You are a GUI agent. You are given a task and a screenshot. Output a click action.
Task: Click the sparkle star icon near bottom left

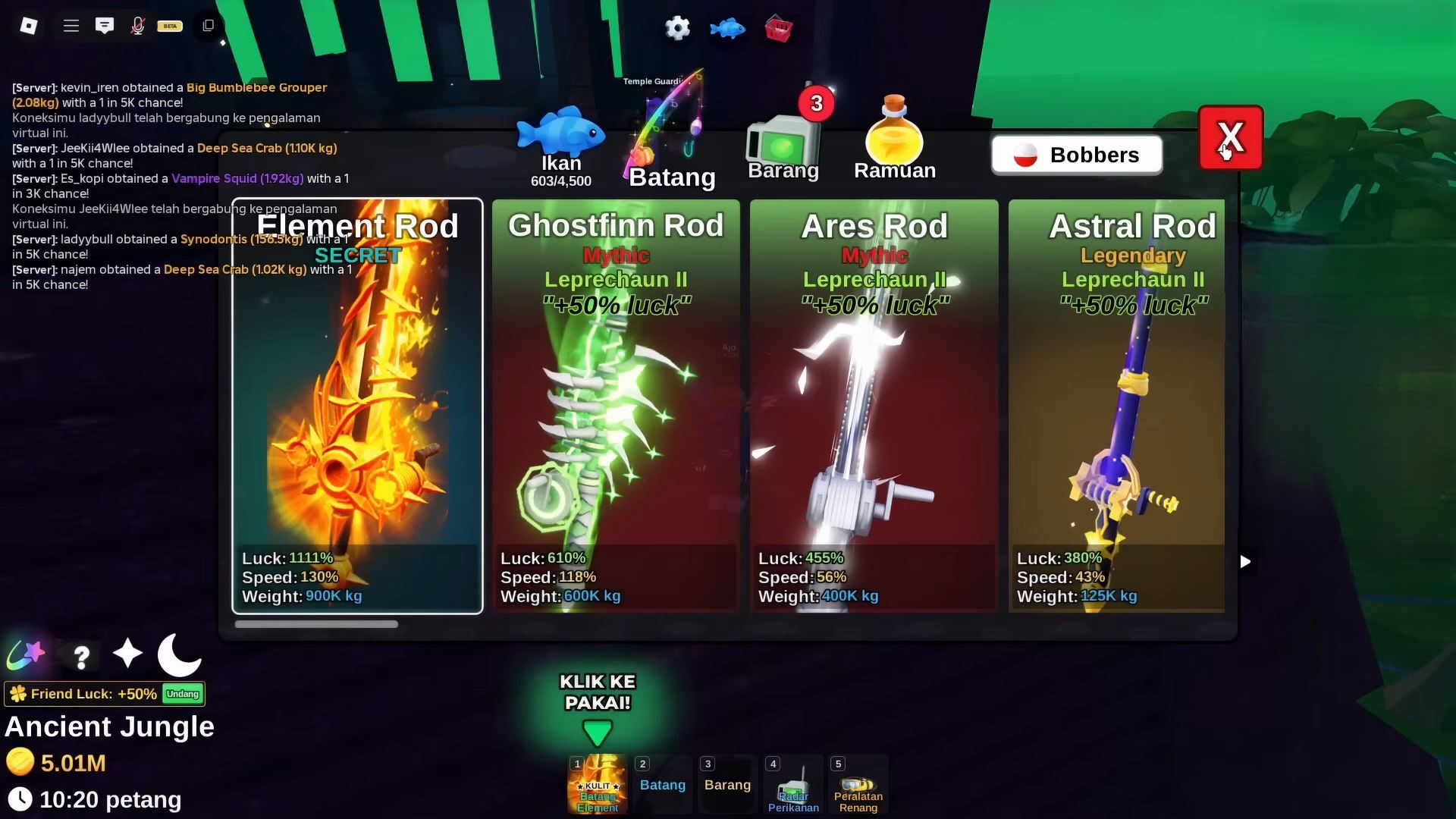click(x=127, y=654)
